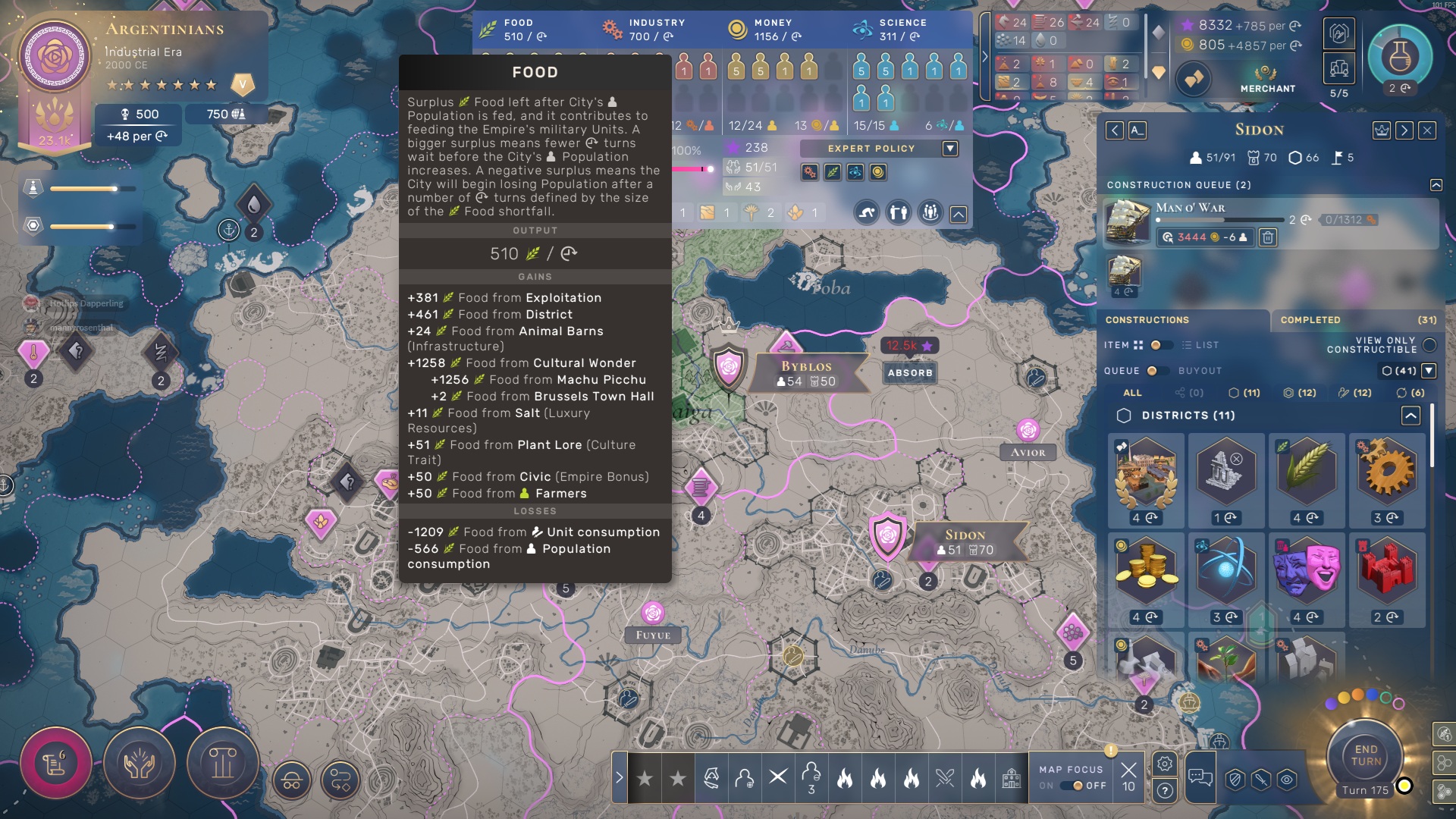Screen dimensions: 1456x819
Task: Toggle View Only Constructible filter
Action: point(1429,345)
